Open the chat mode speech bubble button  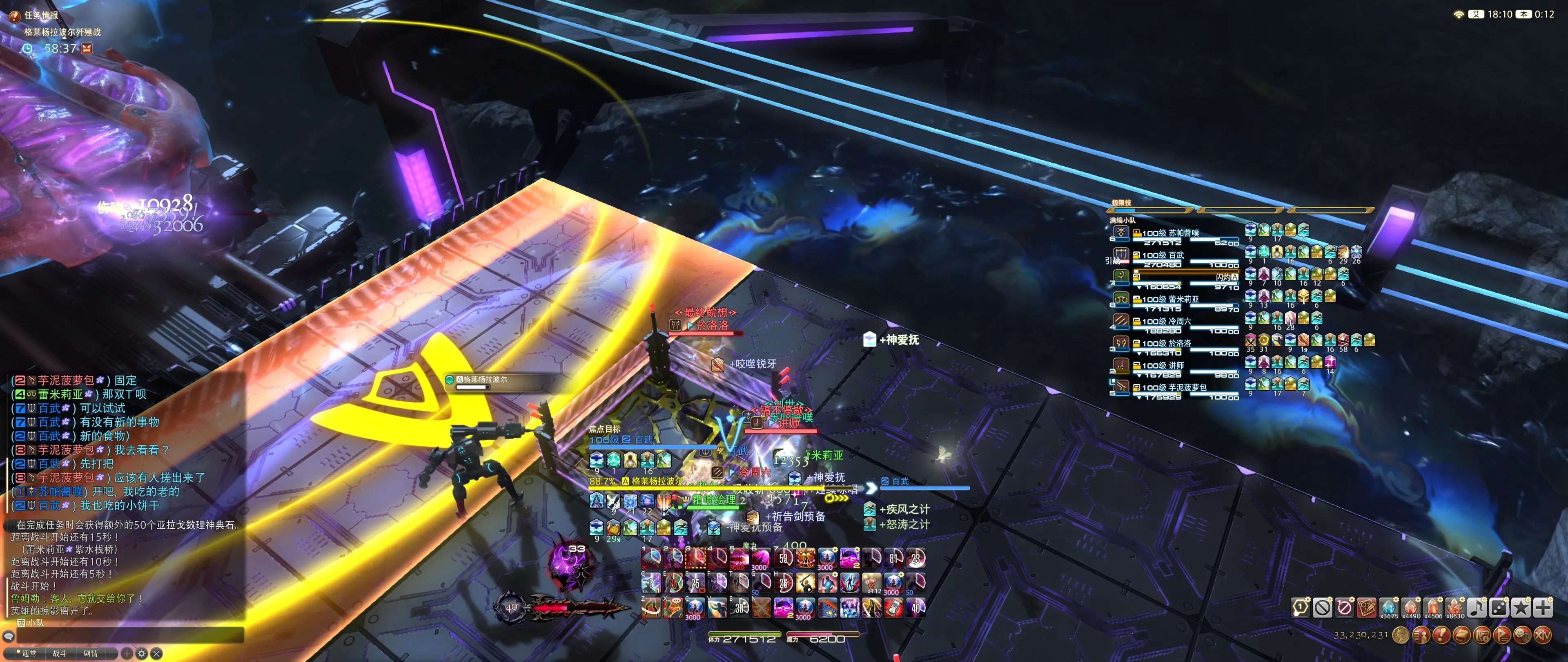pos(9,636)
